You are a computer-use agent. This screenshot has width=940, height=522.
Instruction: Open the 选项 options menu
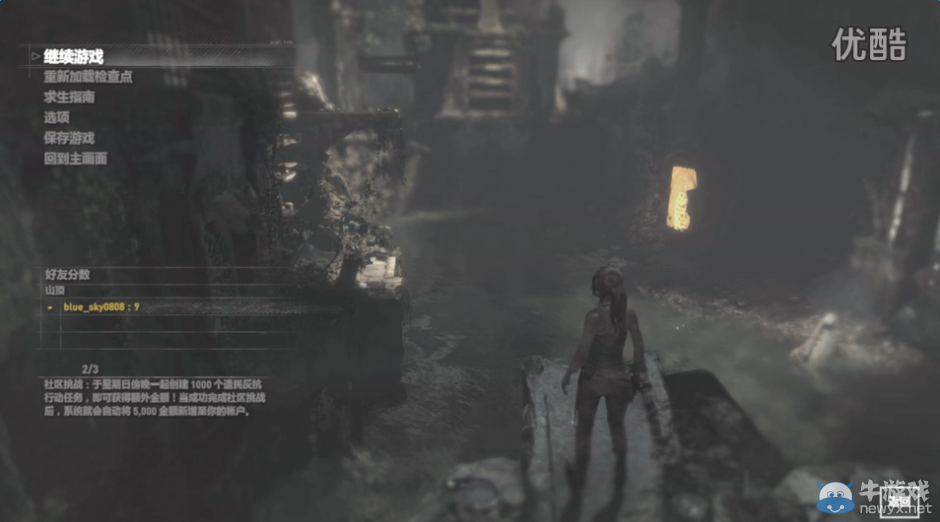[x=57, y=117]
